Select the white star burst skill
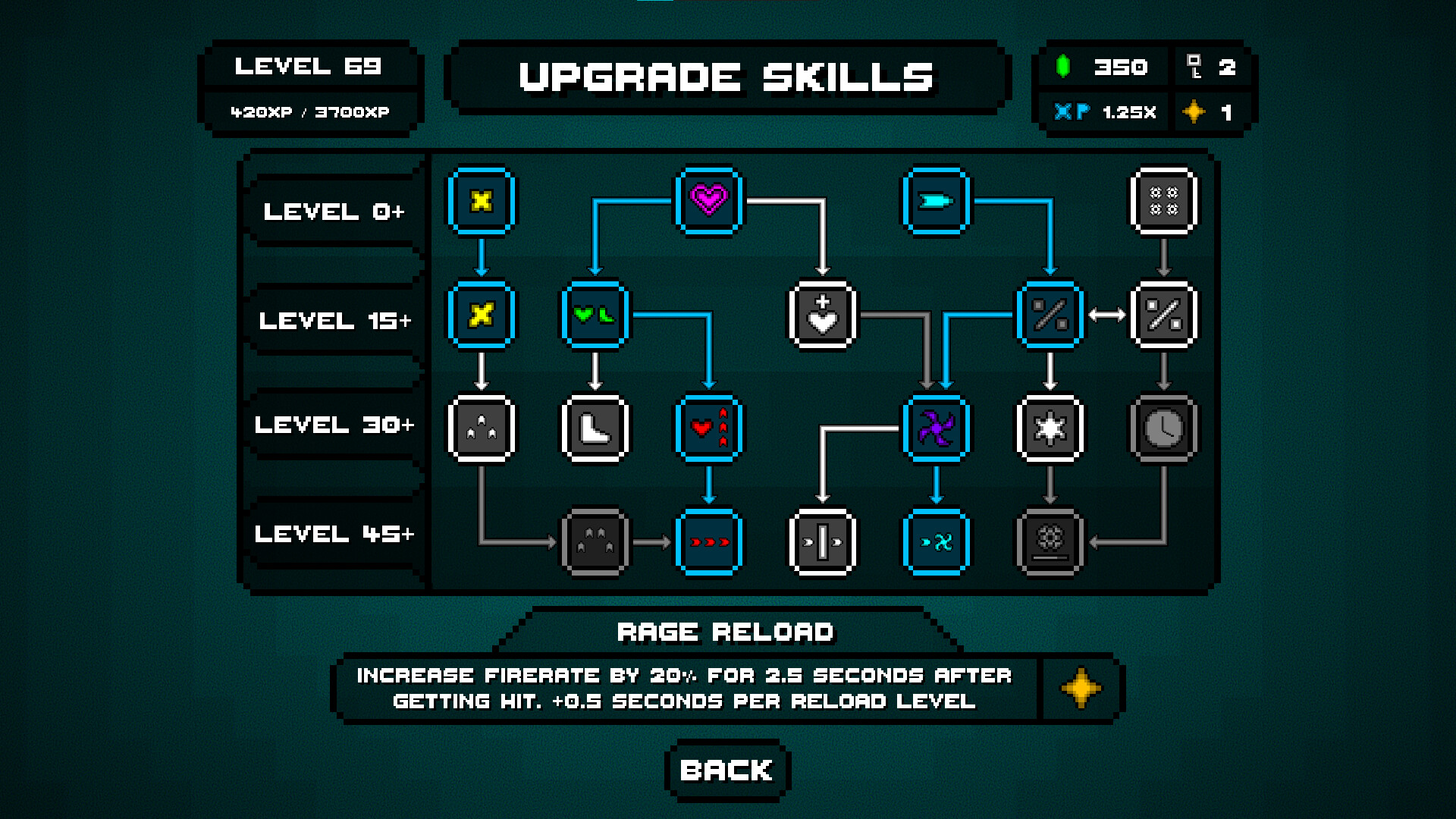 [x=1050, y=428]
